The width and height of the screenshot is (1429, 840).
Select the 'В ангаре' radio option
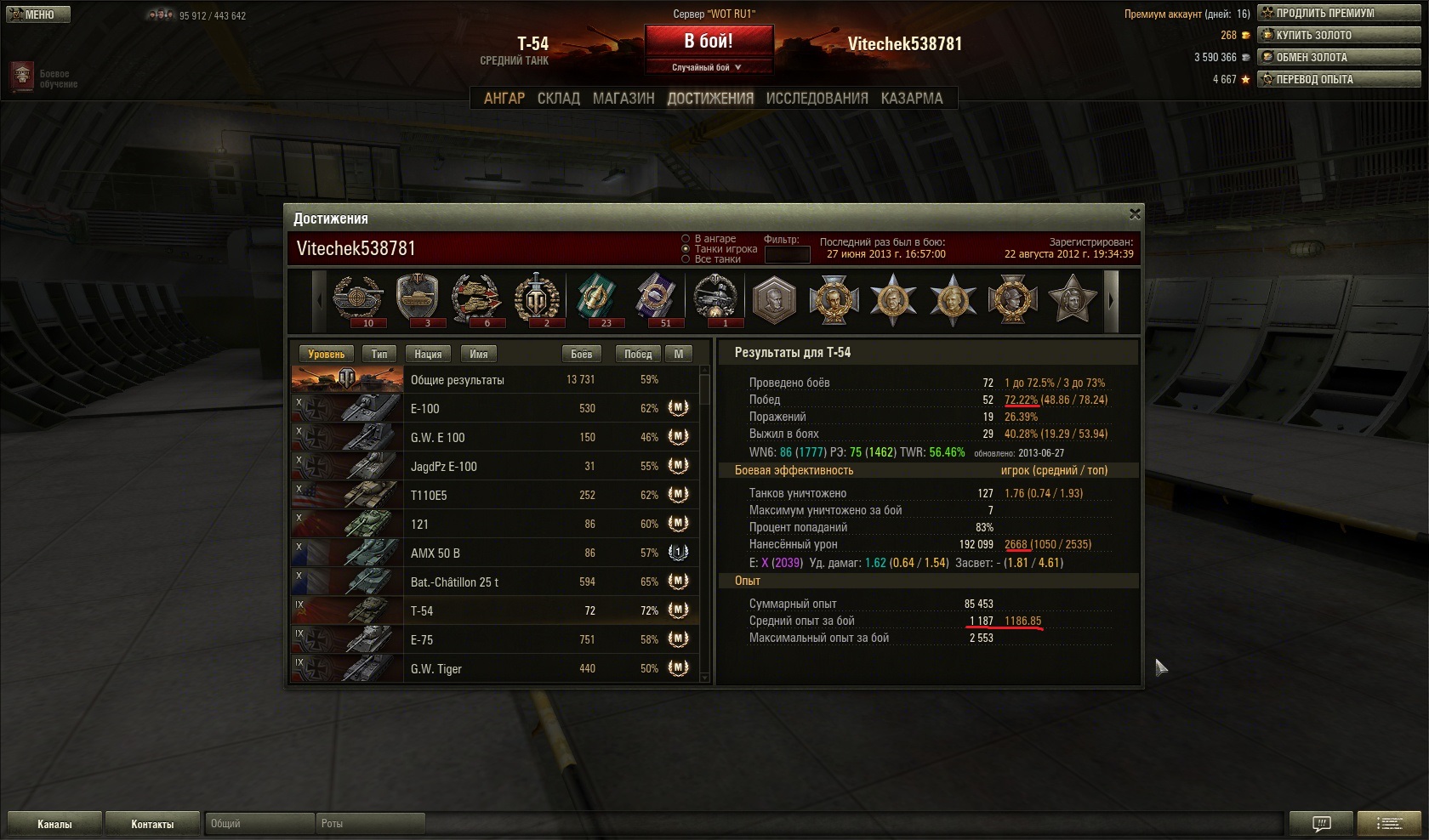point(686,239)
